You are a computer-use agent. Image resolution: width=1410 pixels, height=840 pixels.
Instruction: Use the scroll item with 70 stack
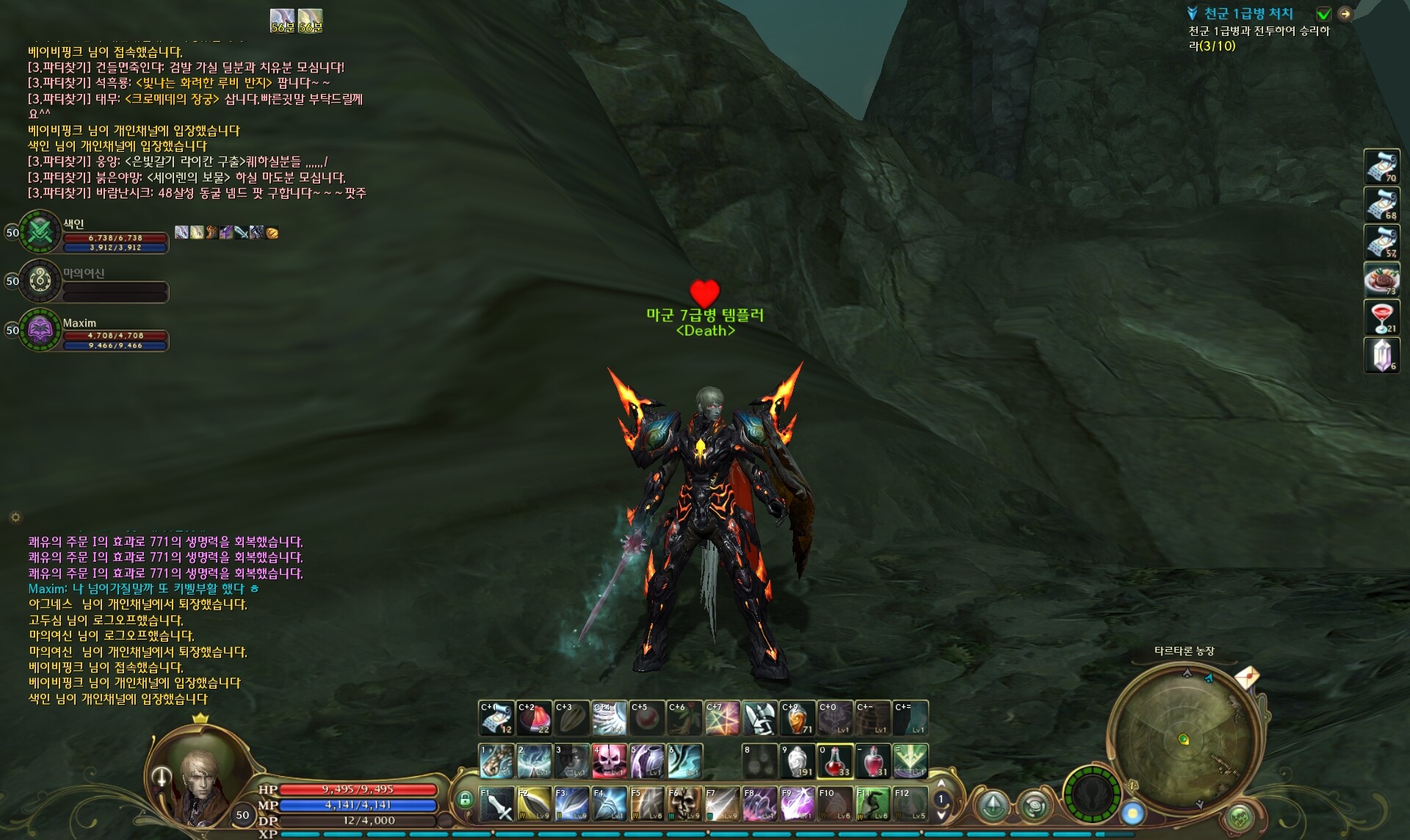coord(1381,167)
